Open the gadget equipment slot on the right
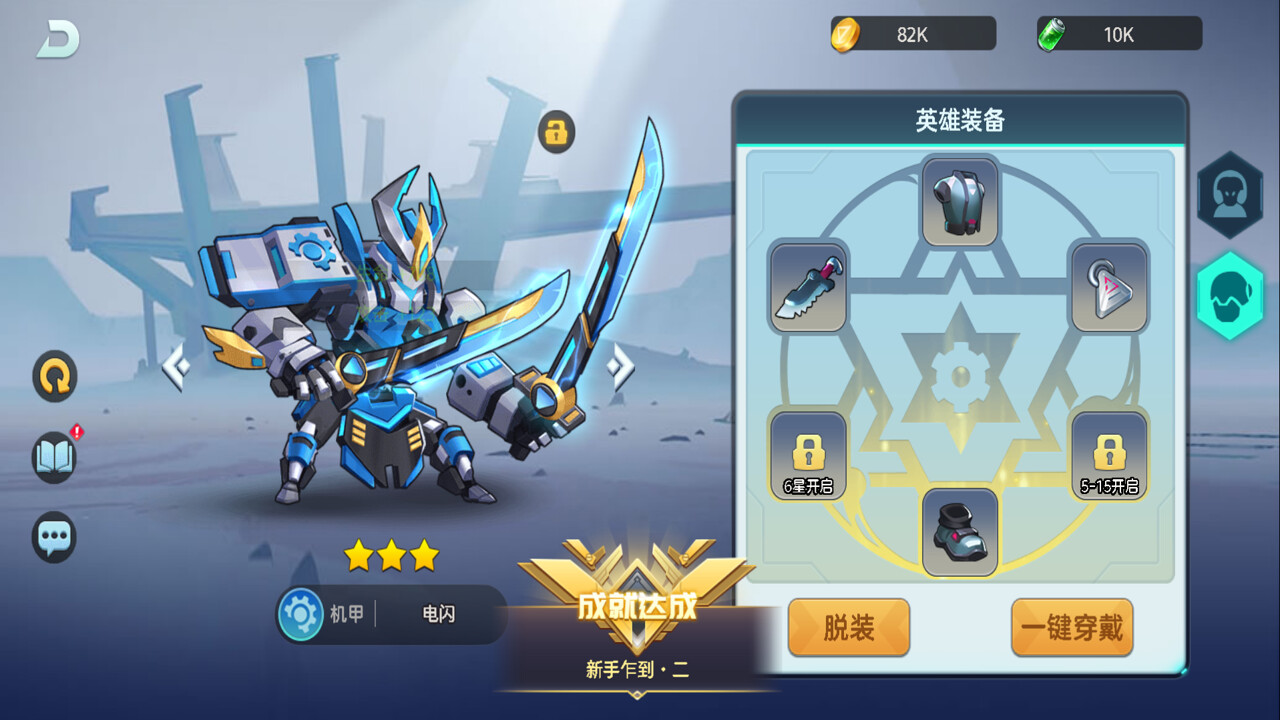 coord(1108,288)
